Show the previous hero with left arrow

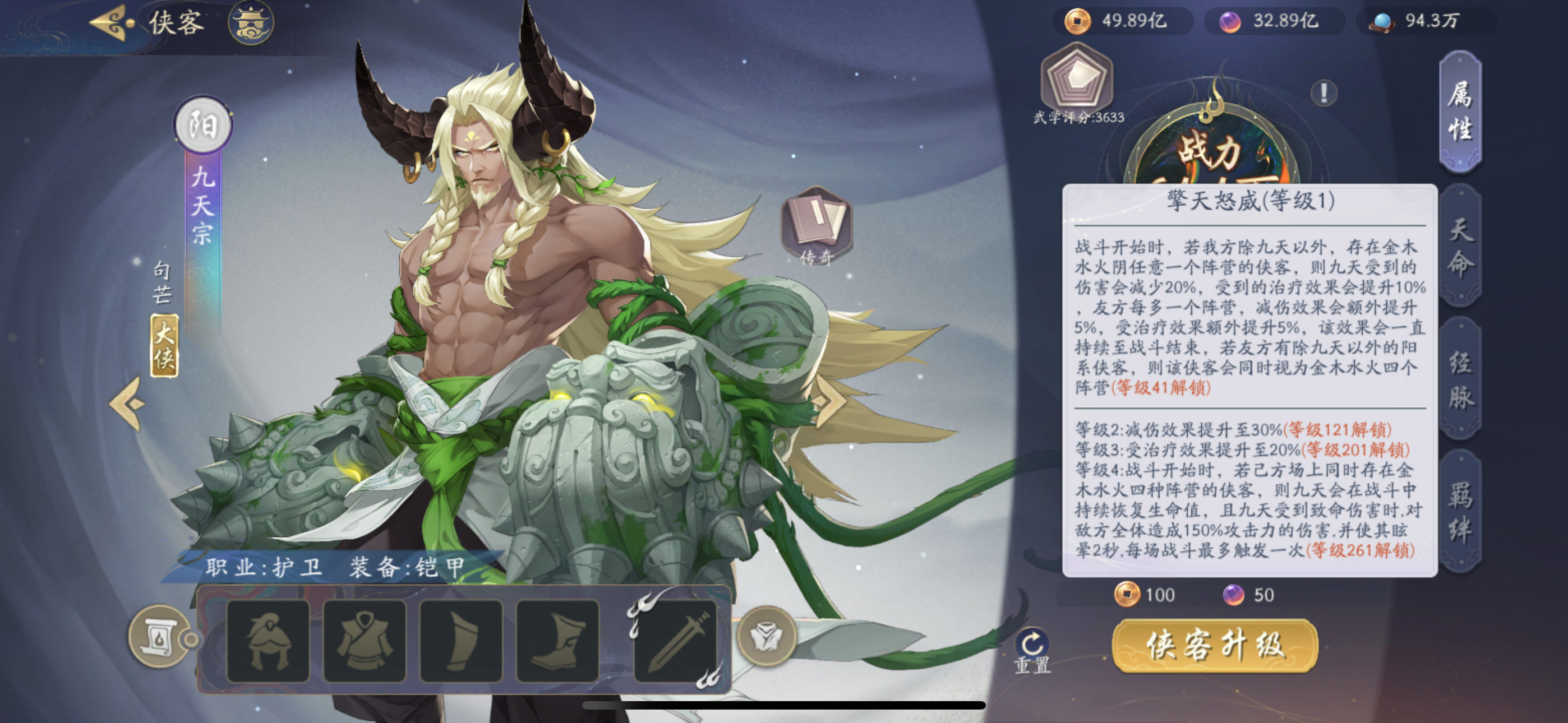[128, 403]
